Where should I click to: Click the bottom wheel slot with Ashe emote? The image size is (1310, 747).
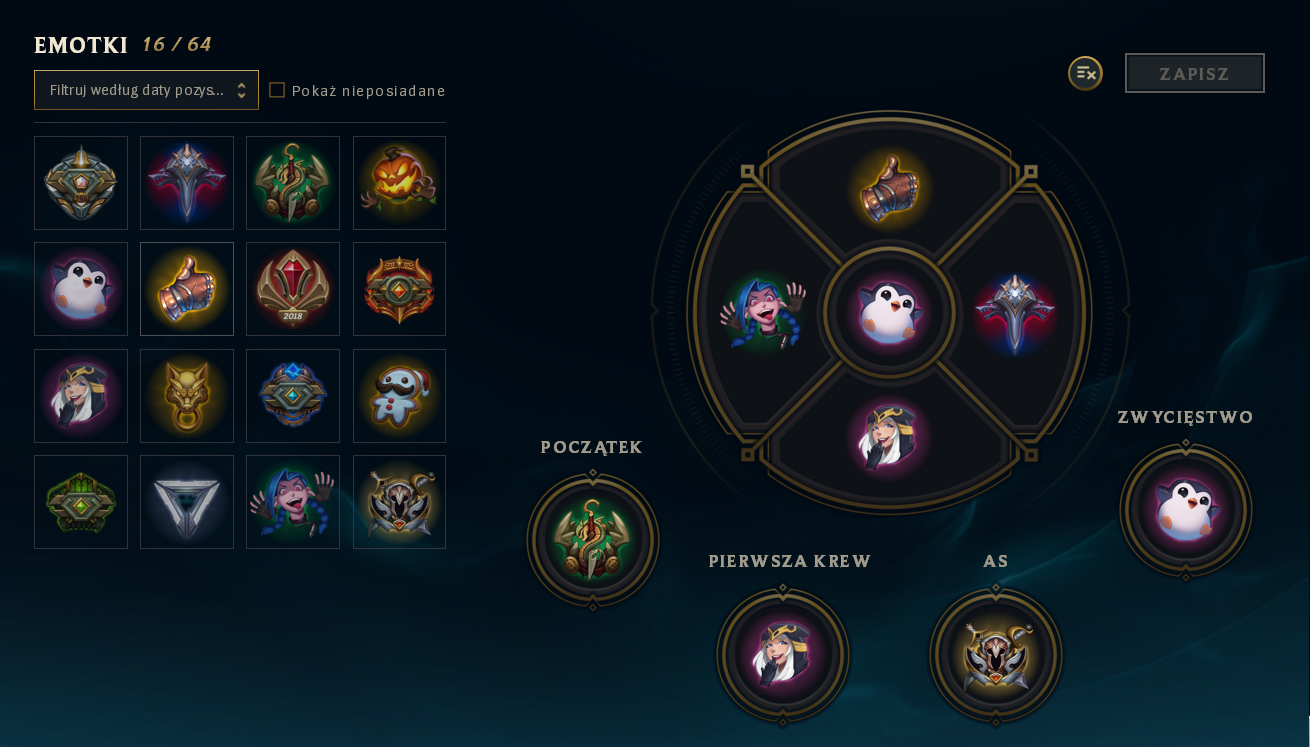coord(889,437)
